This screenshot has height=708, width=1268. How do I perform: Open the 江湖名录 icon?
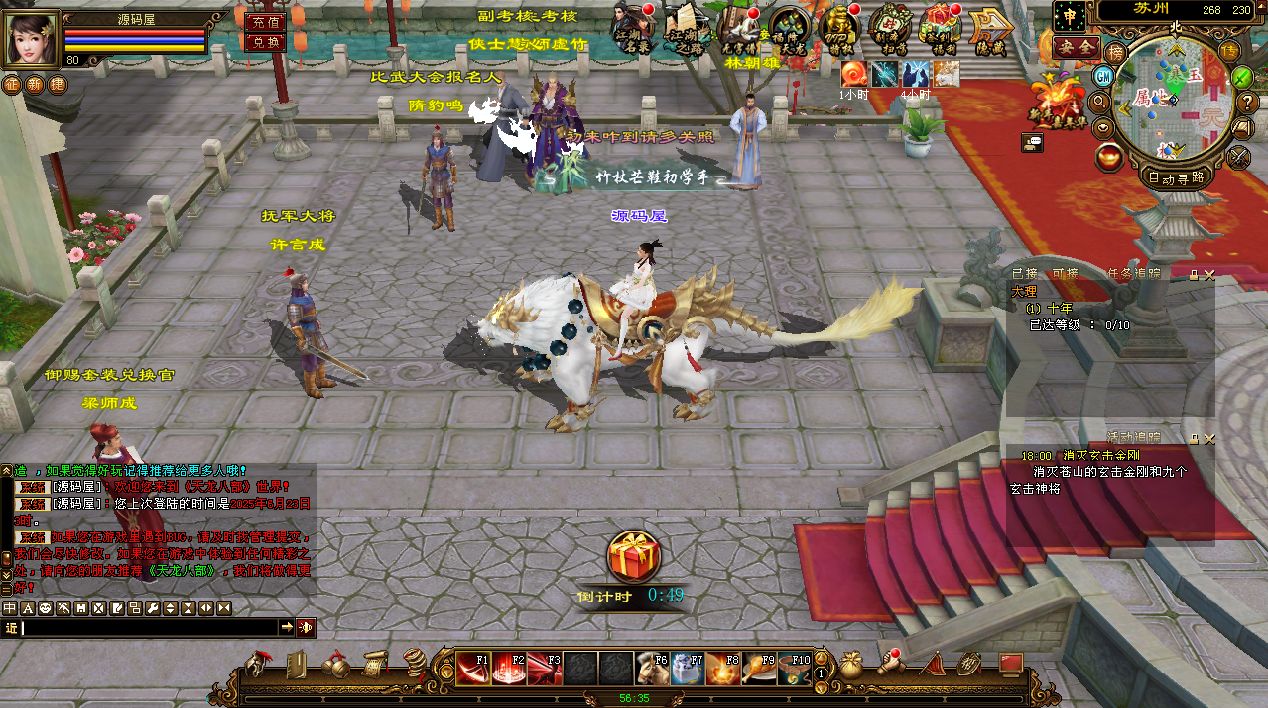[x=634, y=30]
